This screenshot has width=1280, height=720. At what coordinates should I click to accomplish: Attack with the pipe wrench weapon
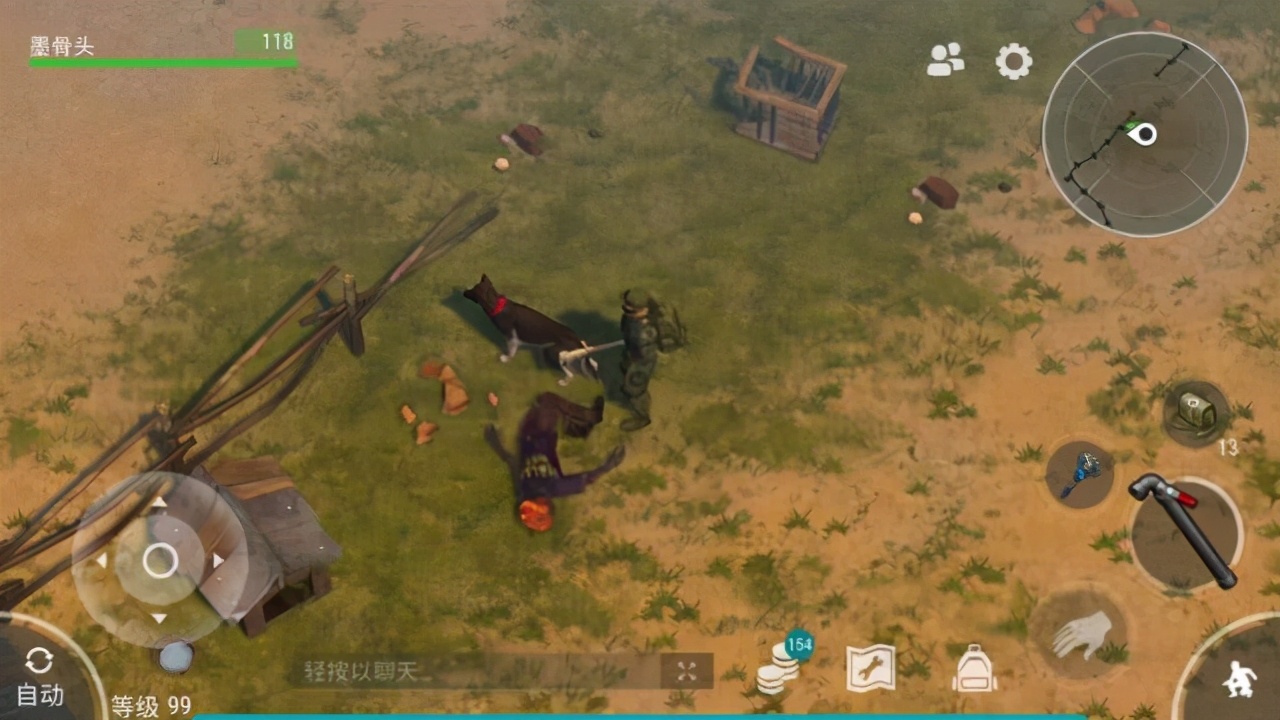pyautogui.click(x=1186, y=533)
